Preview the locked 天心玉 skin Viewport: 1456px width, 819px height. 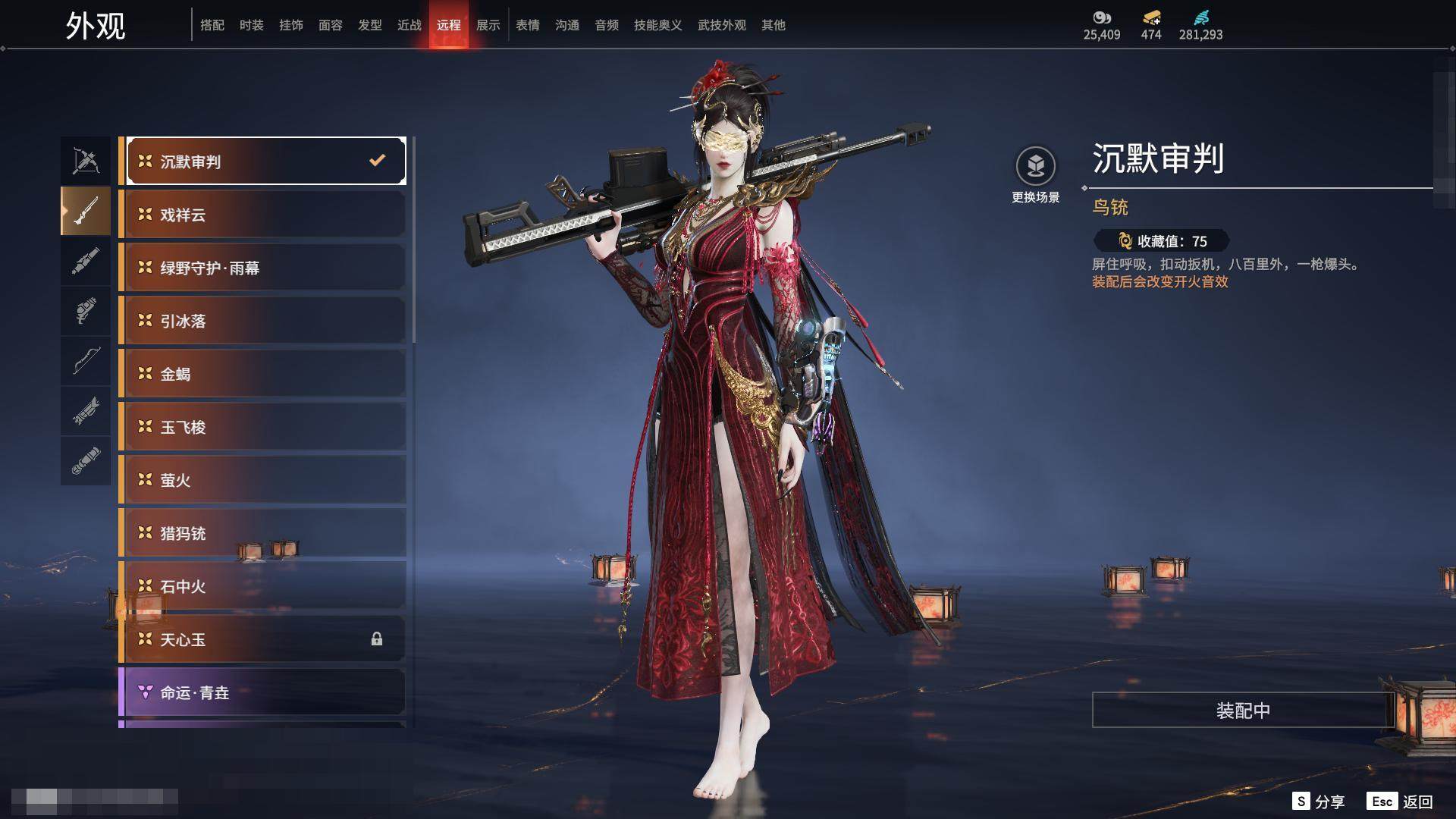[x=263, y=639]
